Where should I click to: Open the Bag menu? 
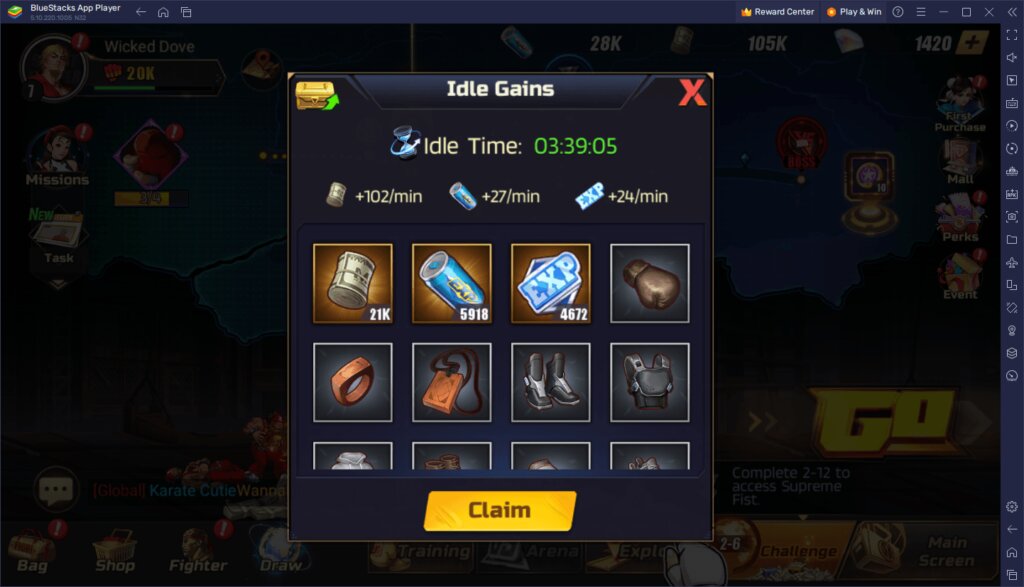(32, 550)
